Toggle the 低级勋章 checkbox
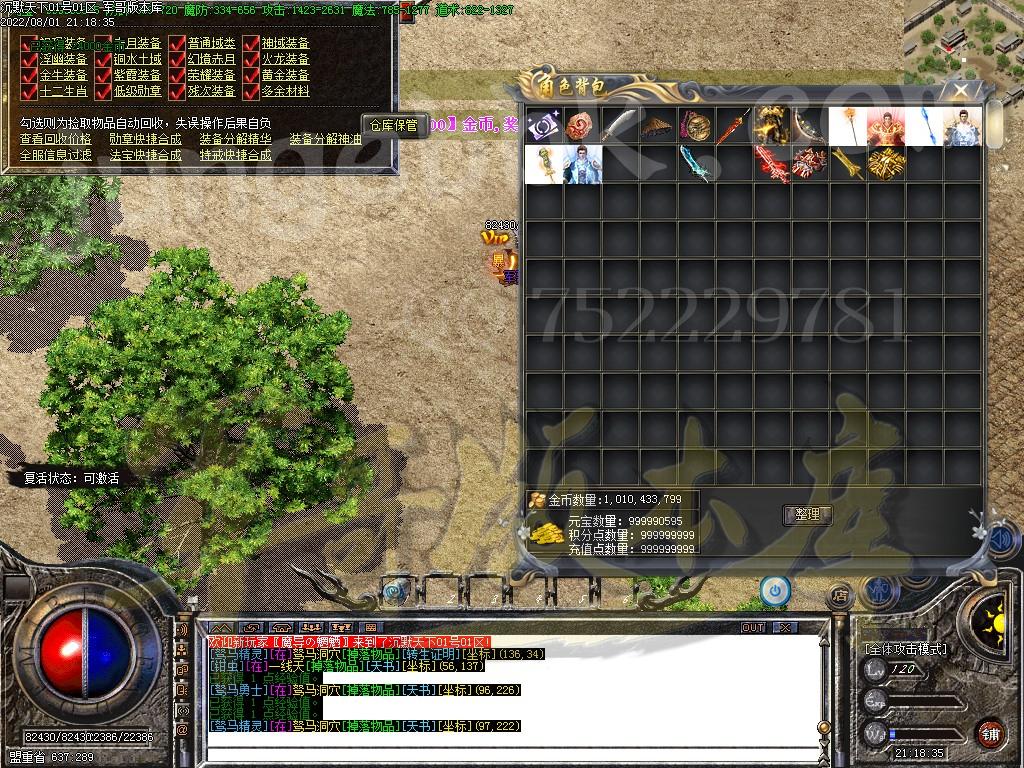The image size is (1024, 768). (x=103, y=92)
